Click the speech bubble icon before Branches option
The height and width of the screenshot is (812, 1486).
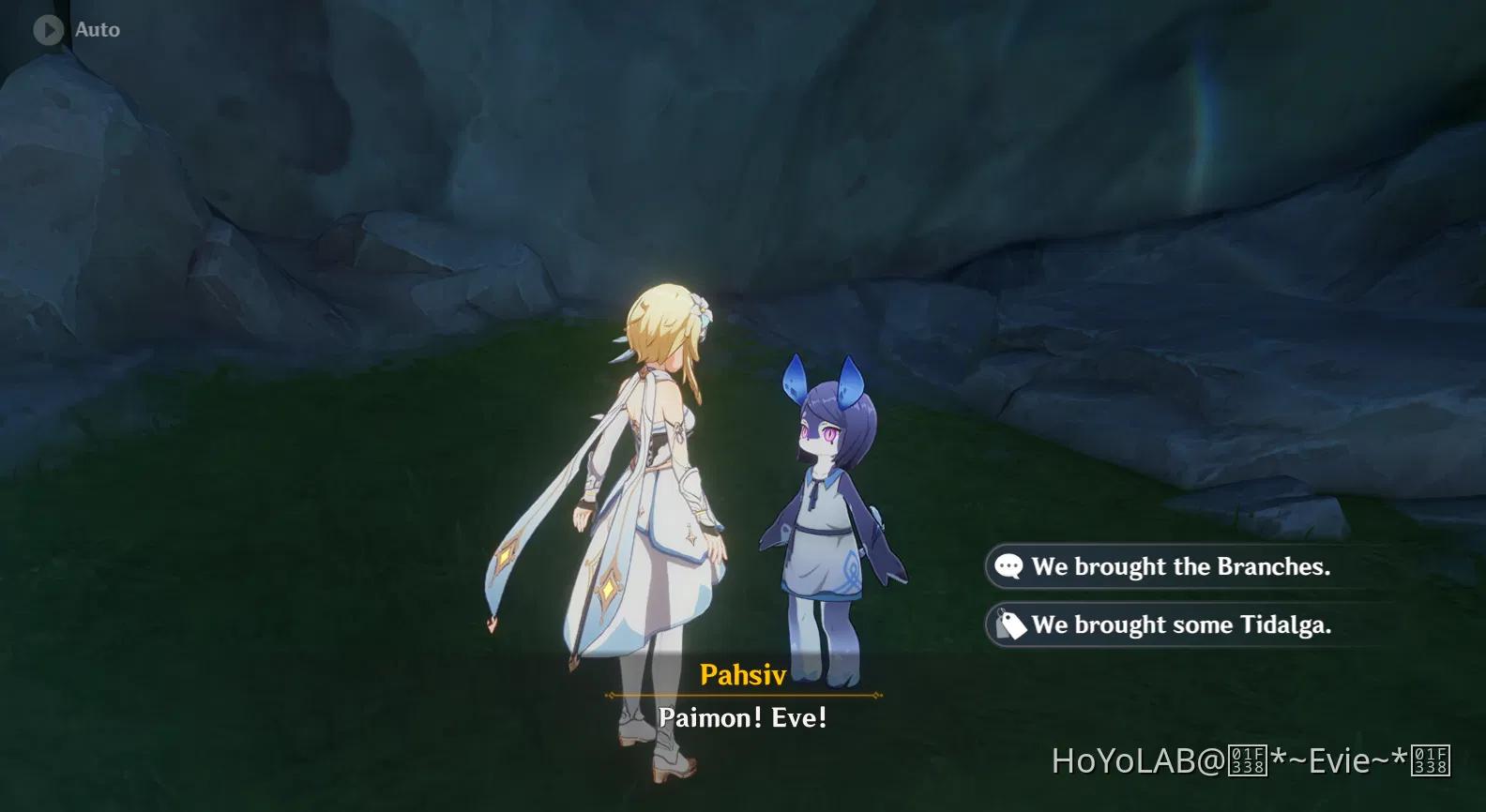(1008, 566)
